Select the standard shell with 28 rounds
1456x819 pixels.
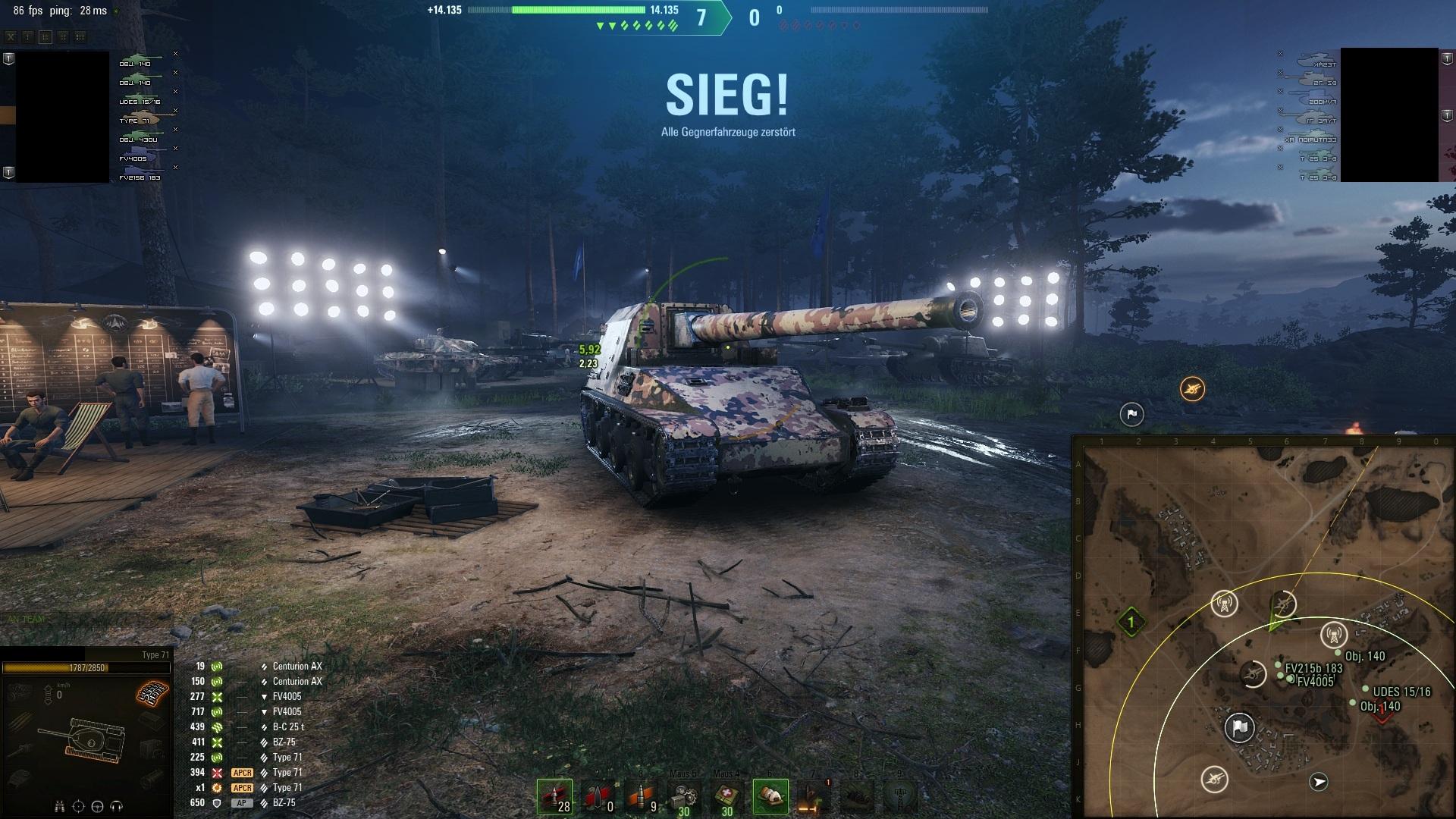554,797
